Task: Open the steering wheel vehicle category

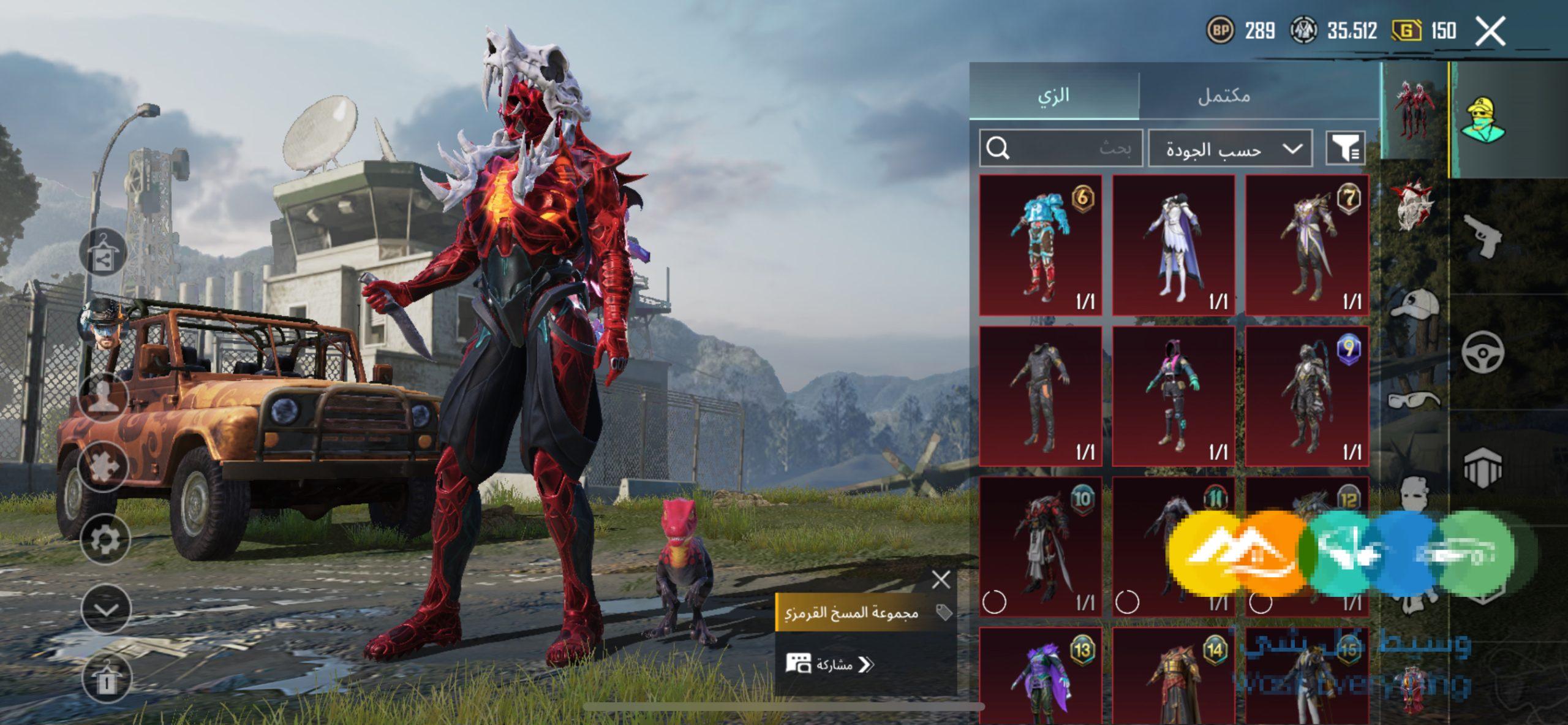Action: [1482, 352]
